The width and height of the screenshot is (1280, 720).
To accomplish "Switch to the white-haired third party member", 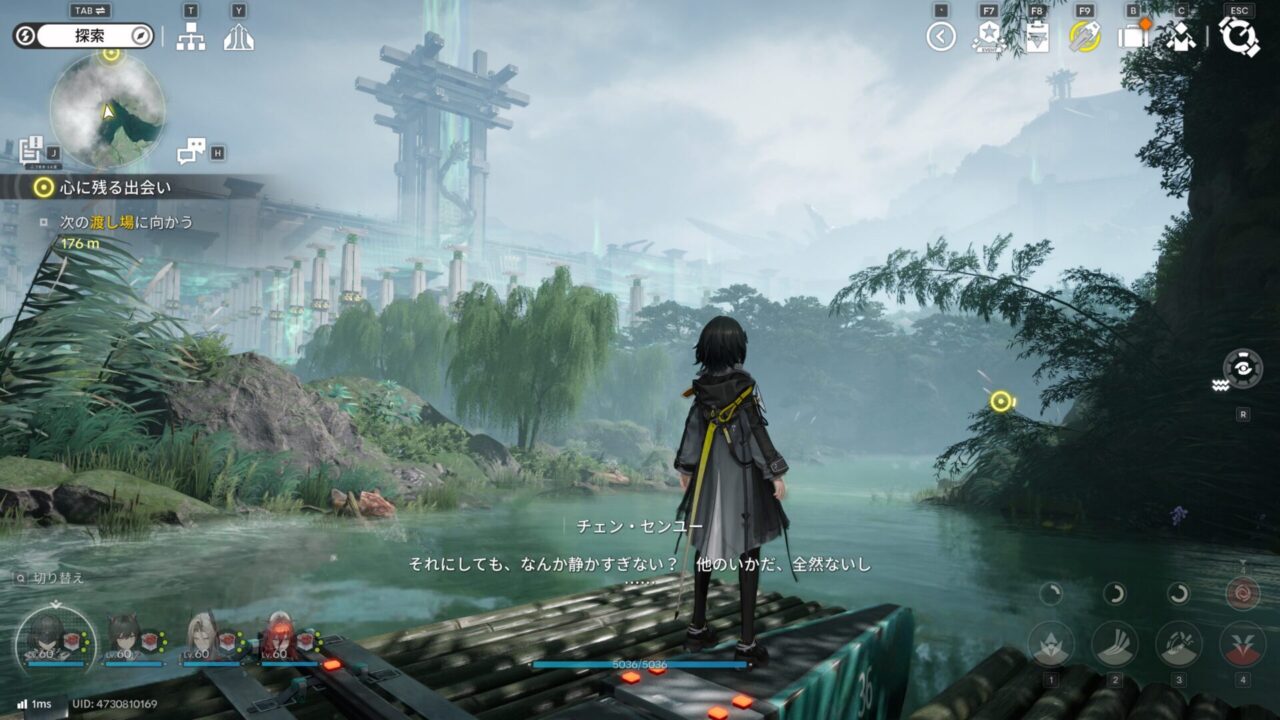I will pos(200,635).
